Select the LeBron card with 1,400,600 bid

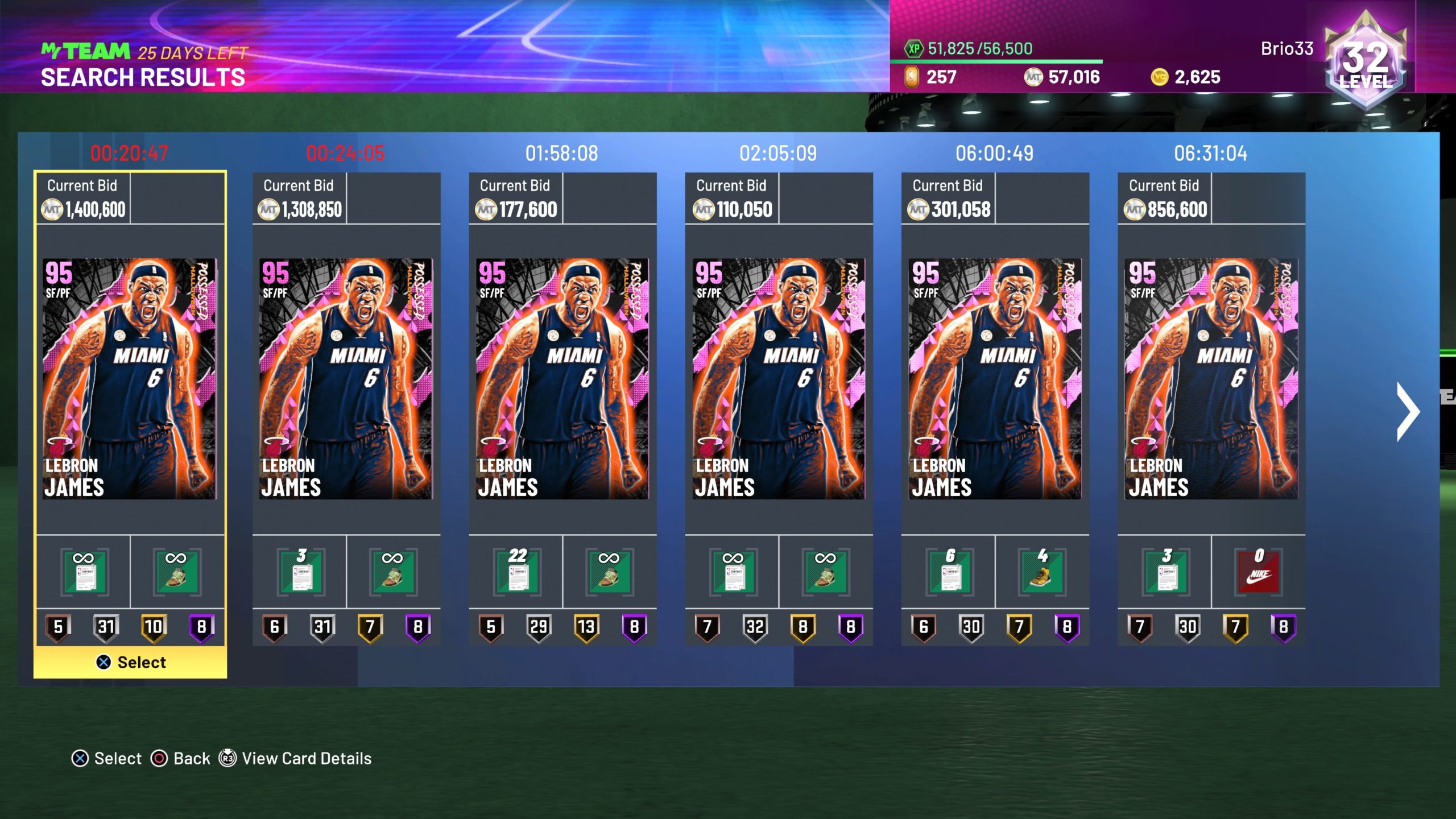(x=130, y=379)
